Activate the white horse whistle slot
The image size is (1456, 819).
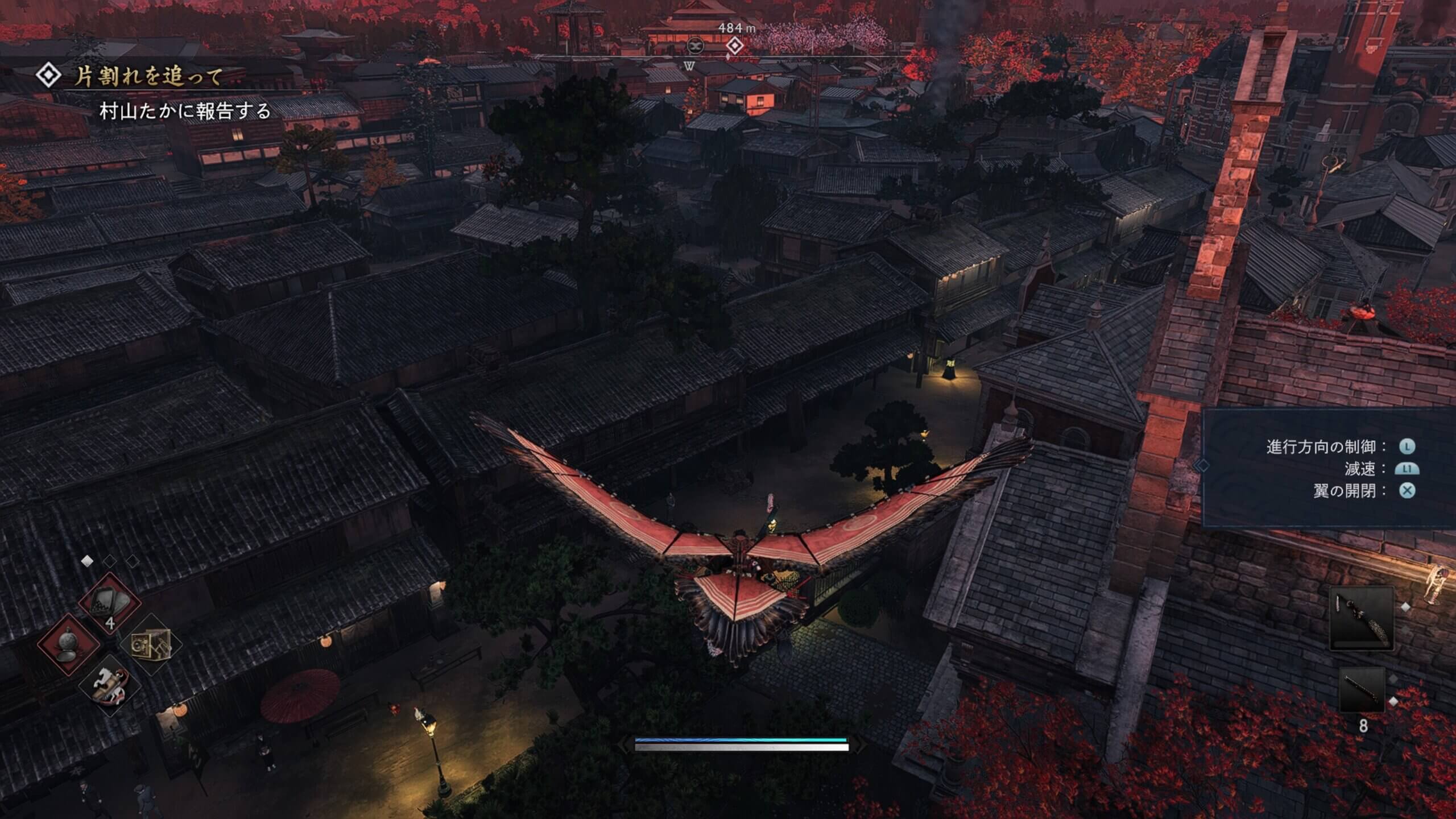pyautogui.click(x=110, y=684)
